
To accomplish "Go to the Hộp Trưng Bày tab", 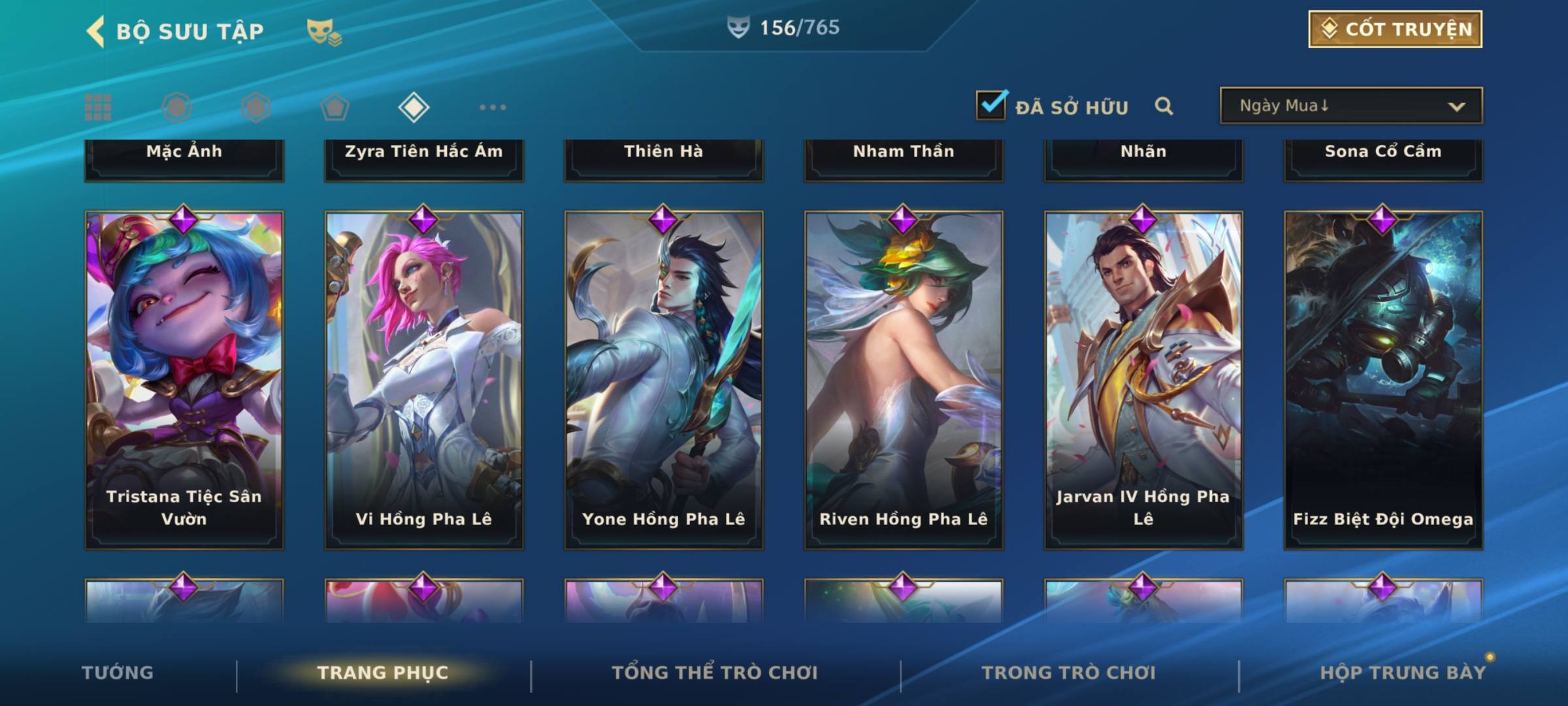I will (x=1403, y=673).
